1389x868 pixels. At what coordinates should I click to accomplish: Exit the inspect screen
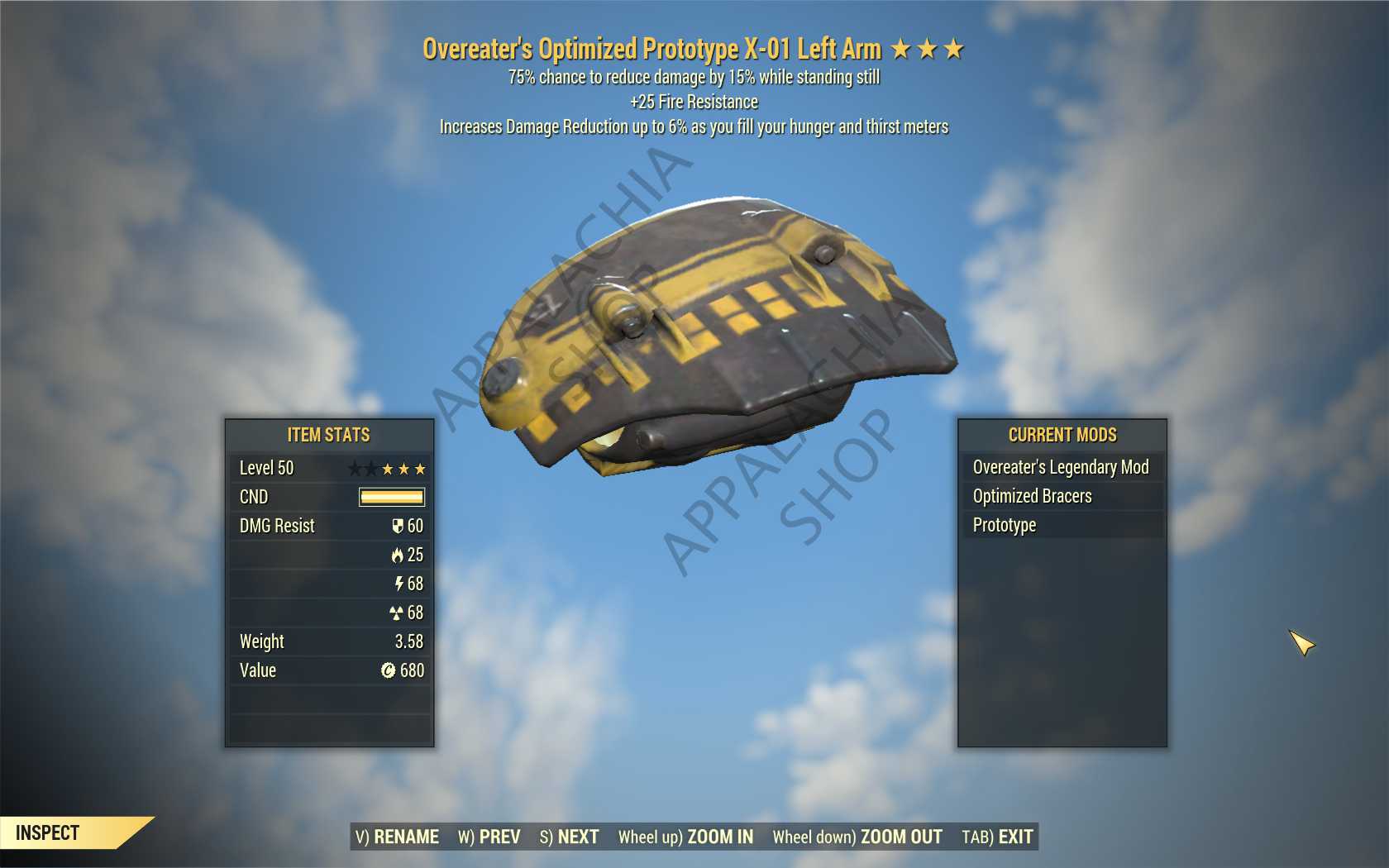coord(997,837)
